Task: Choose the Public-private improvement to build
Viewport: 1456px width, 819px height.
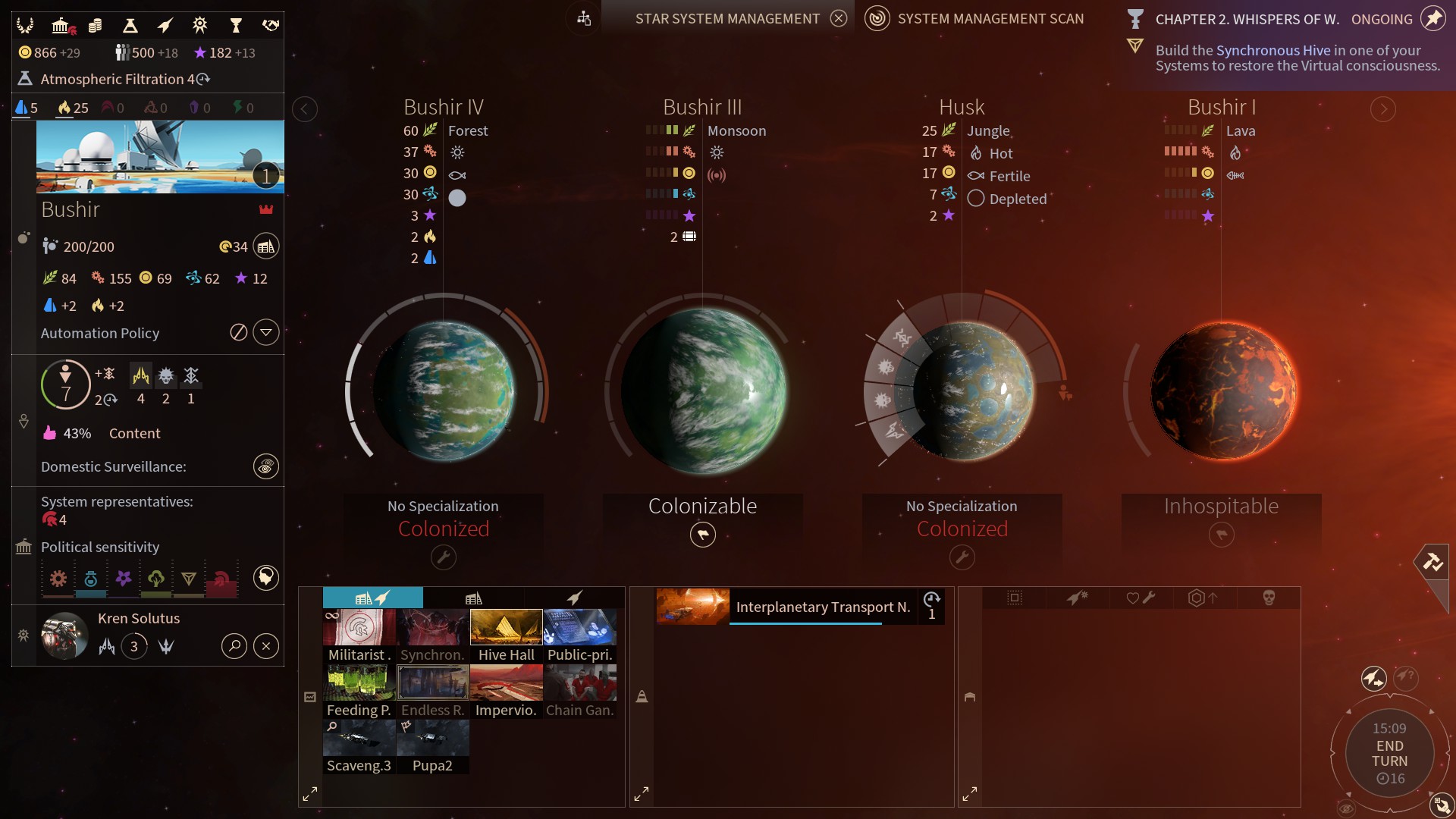Action: click(x=579, y=635)
